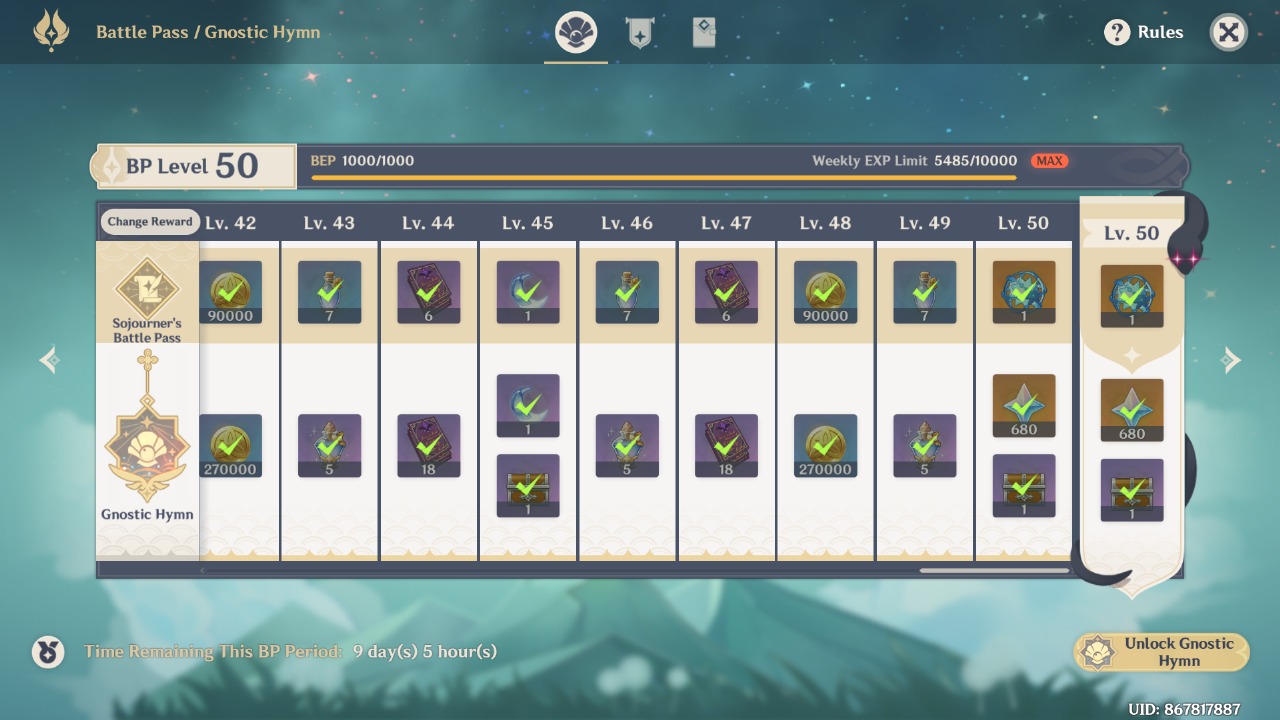Open the third tab with card icon
The width and height of the screenshot is (1280, 720).
(x=704, y=33)
